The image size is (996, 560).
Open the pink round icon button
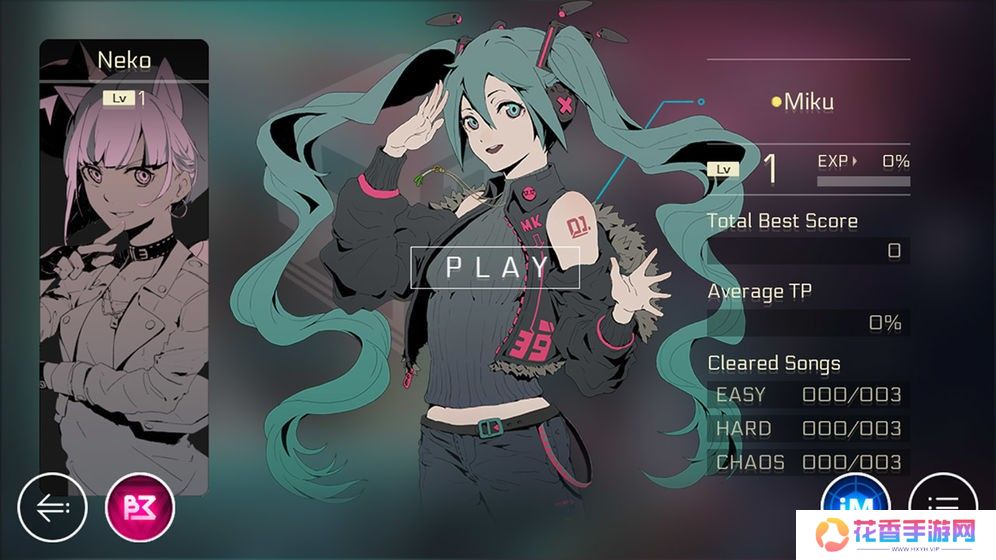point(140,507)
